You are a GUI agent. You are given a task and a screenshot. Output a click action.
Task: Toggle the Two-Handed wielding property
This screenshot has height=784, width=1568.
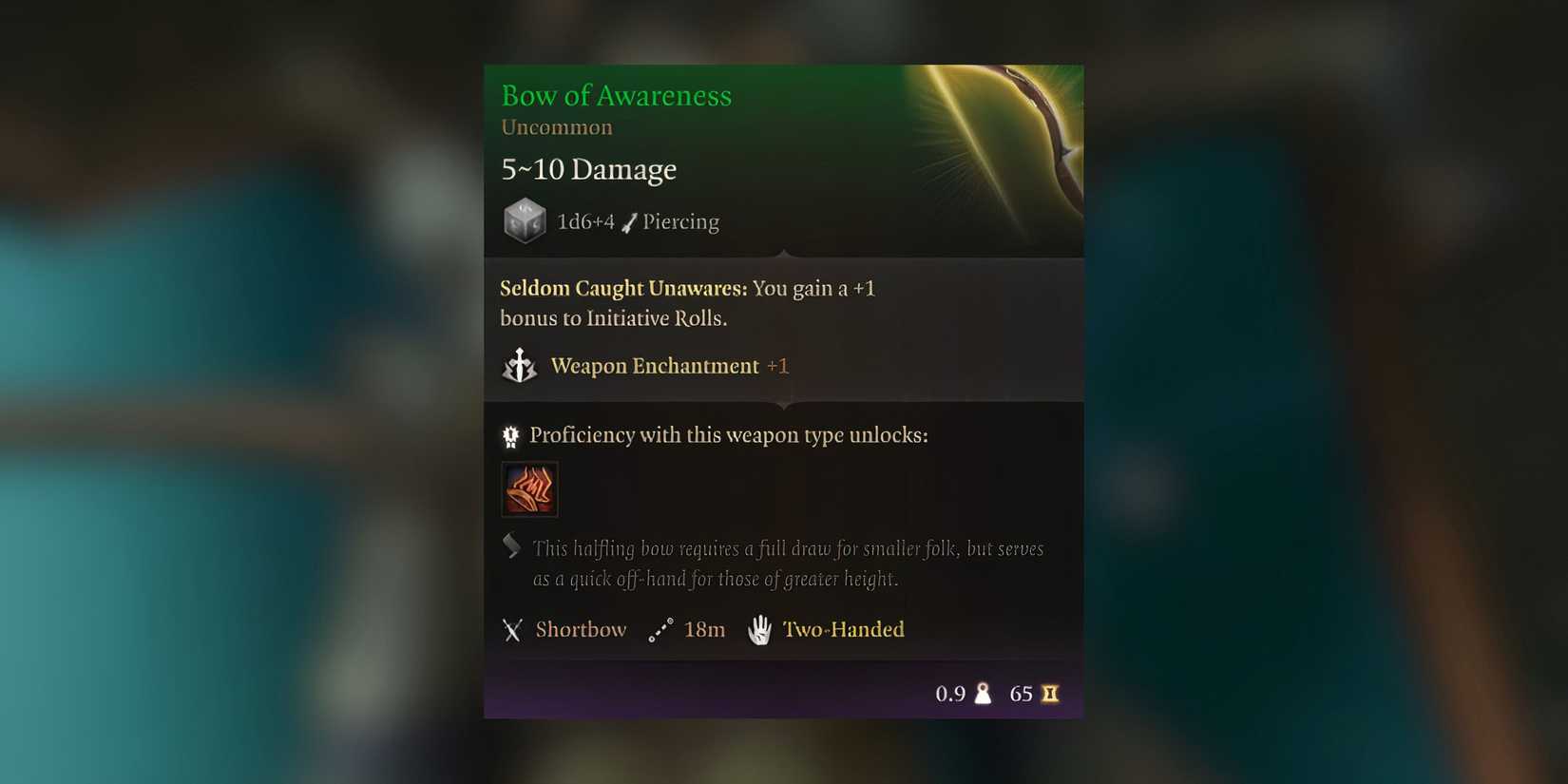(842, 629)
